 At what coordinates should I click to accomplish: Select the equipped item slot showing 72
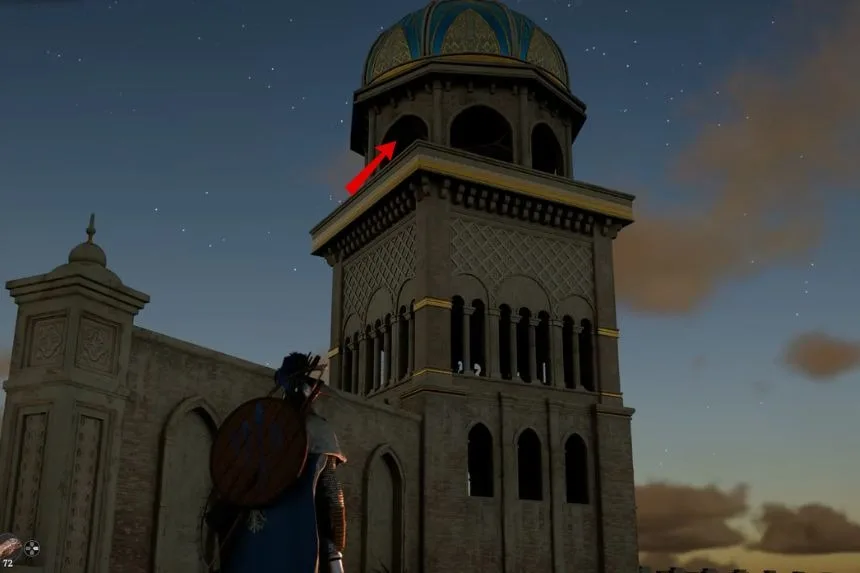click(x=8, y=550)
